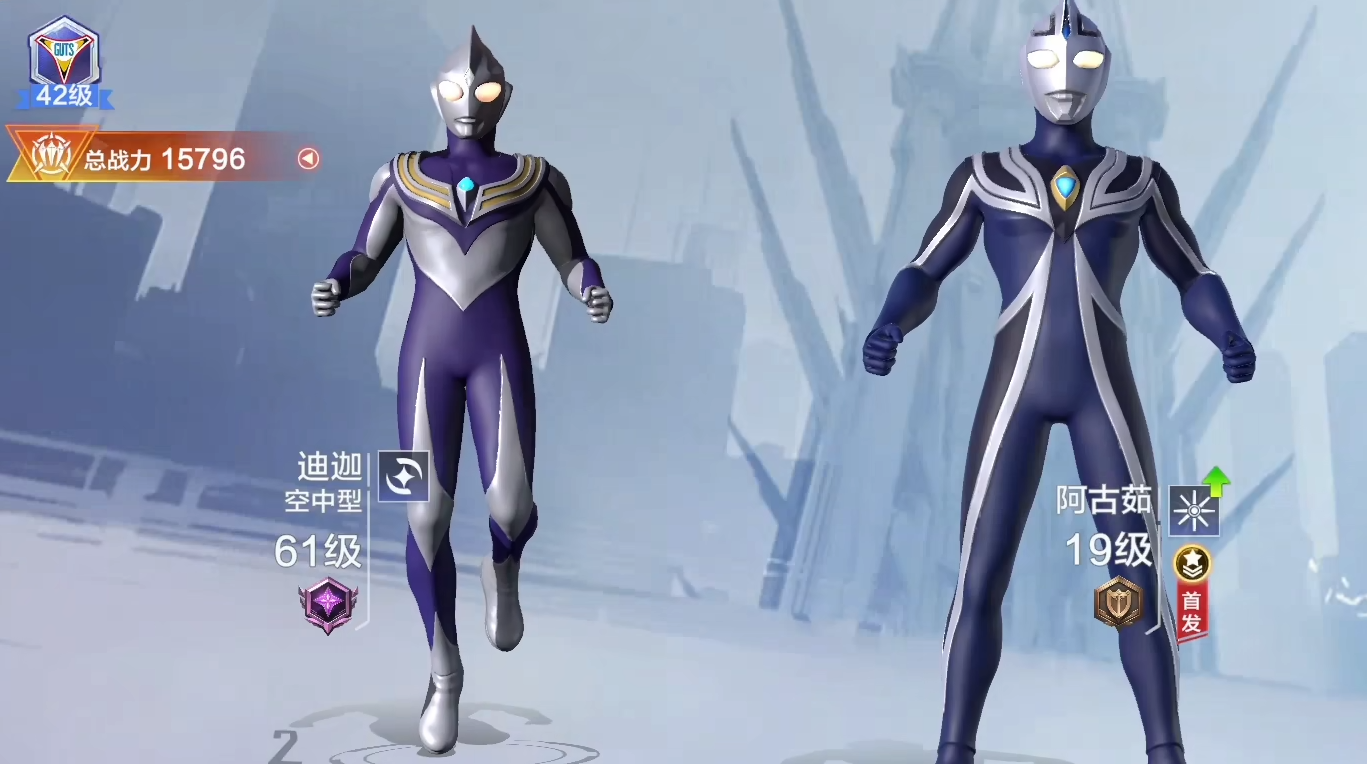
Task: Open Agul's bronze shield rank badge
Action: click(x=1118, y=602)
